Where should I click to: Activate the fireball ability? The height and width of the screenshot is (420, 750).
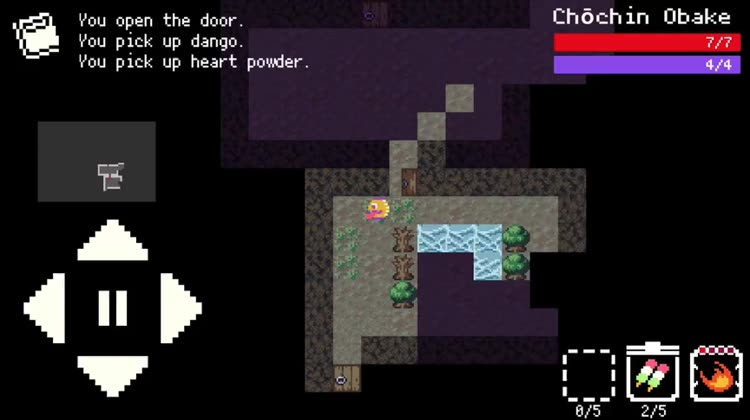pos(716,374)
